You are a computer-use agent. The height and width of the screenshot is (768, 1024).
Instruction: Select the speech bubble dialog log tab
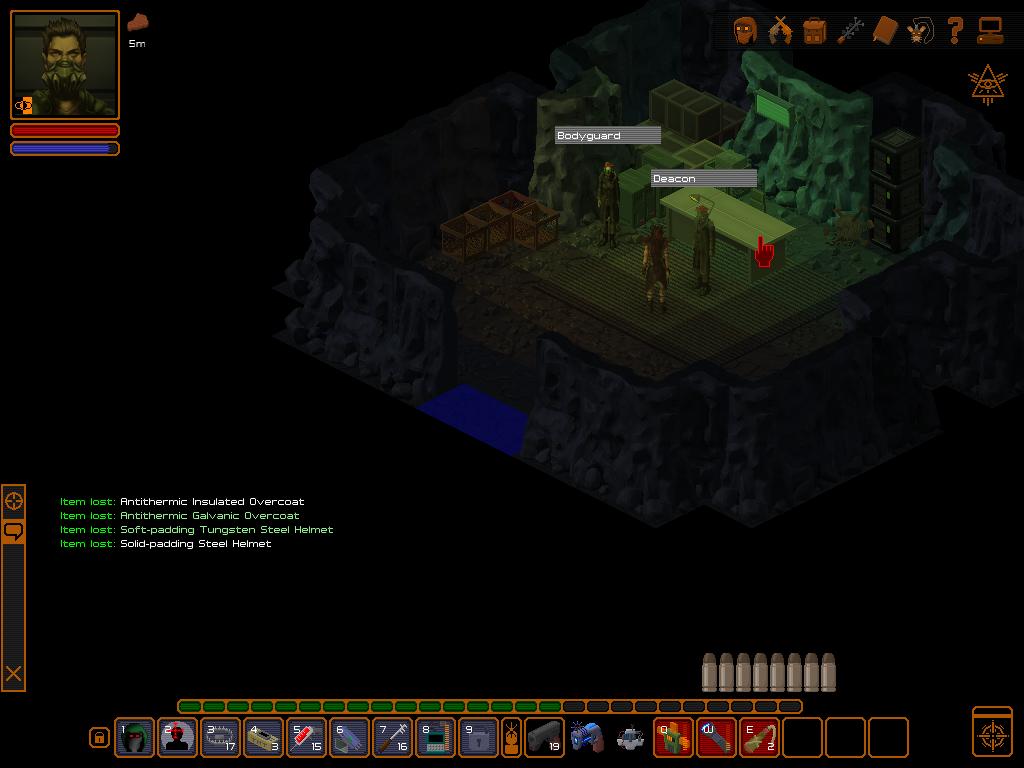[x=14, y=530]
